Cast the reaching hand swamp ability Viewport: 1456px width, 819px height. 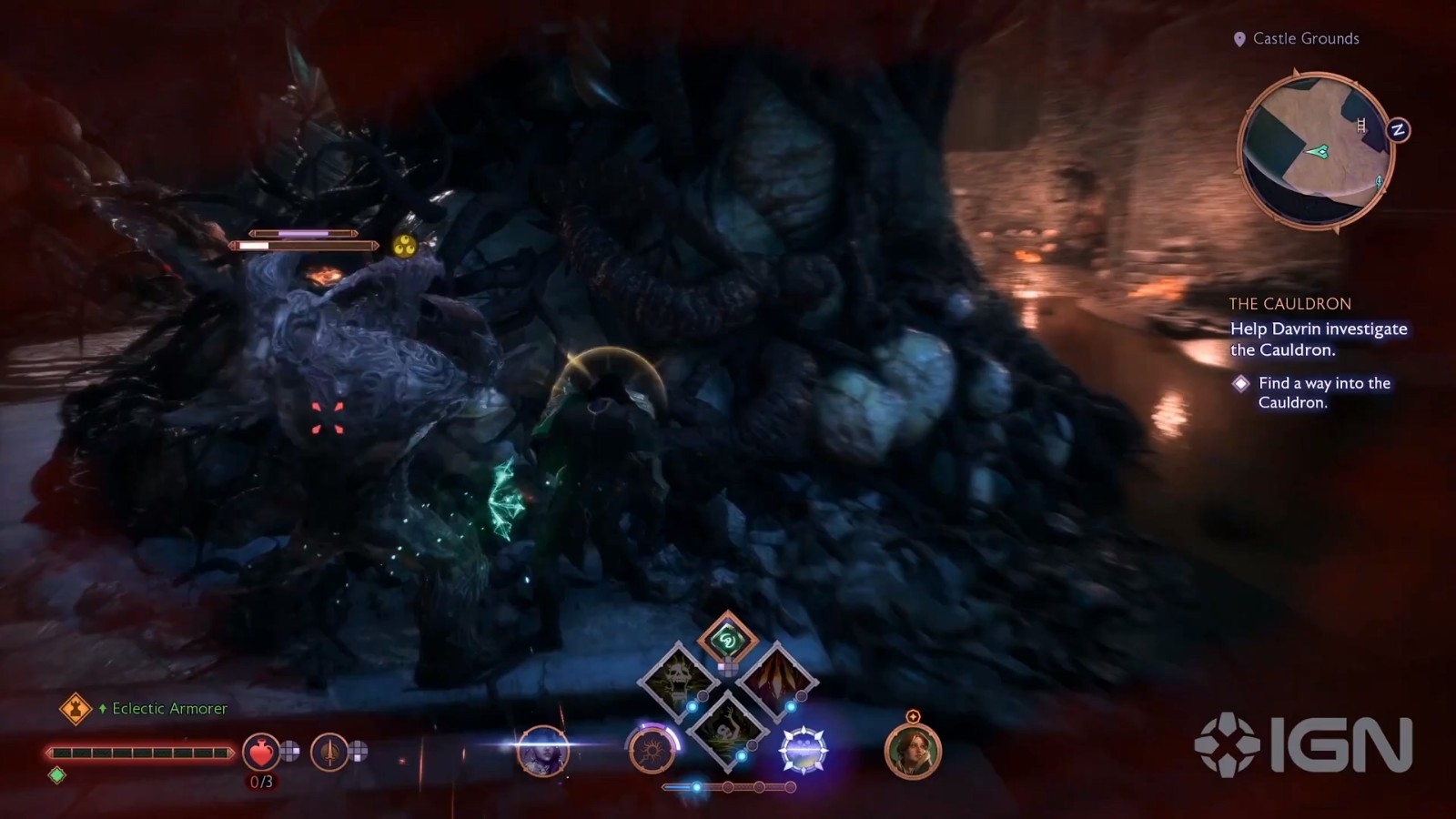(x=727, y=727)
